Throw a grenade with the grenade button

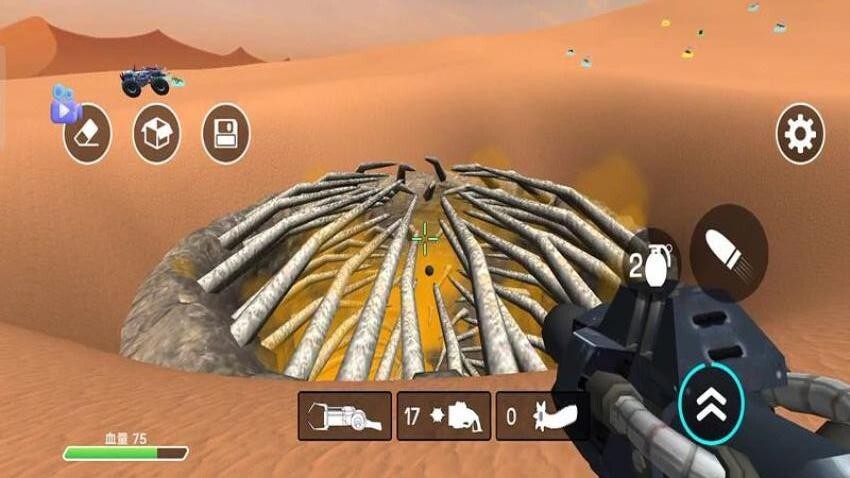pyautogui.click(x=651, y=264)
